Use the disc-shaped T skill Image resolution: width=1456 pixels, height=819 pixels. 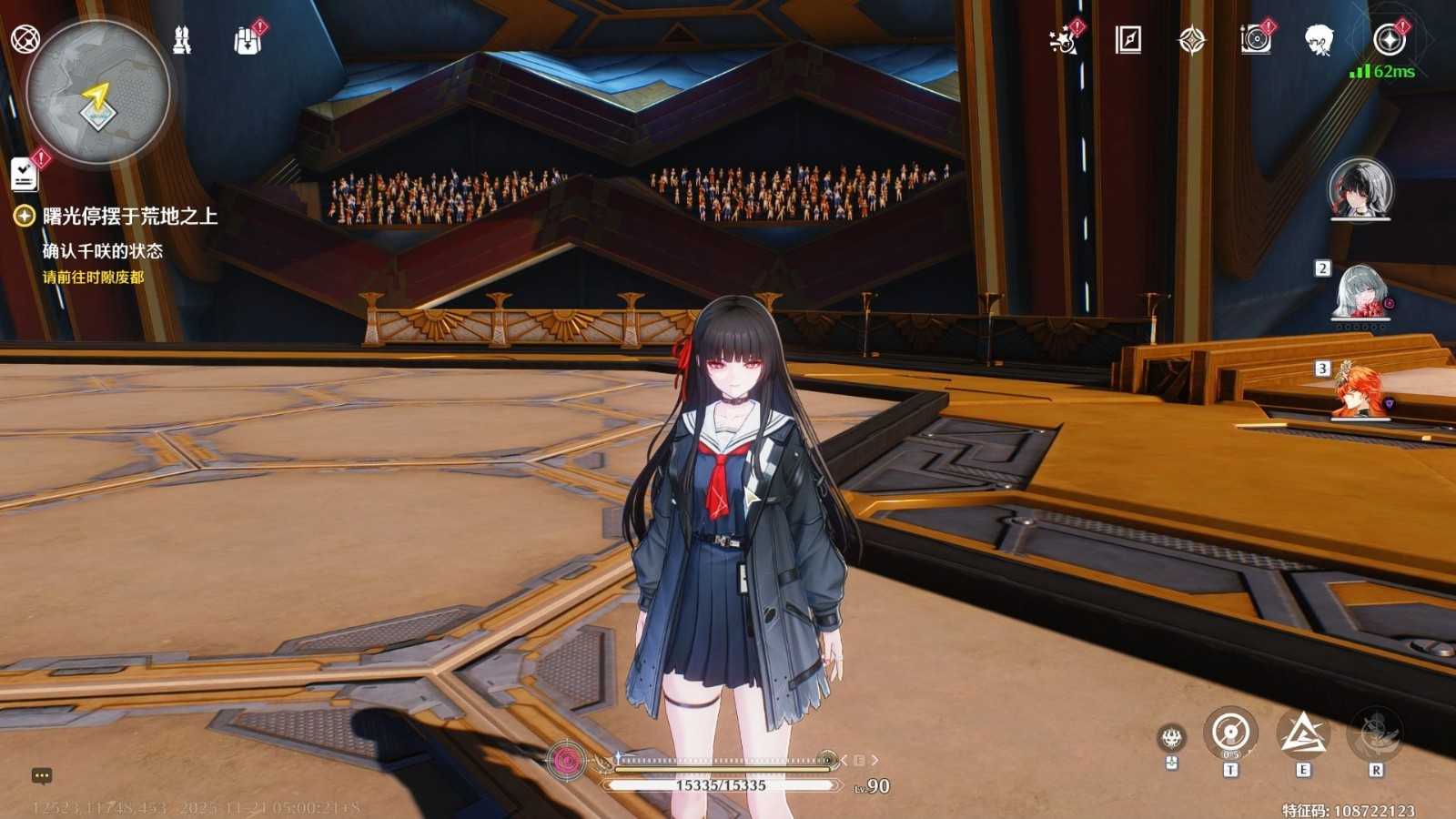[x=1230, y=733]
